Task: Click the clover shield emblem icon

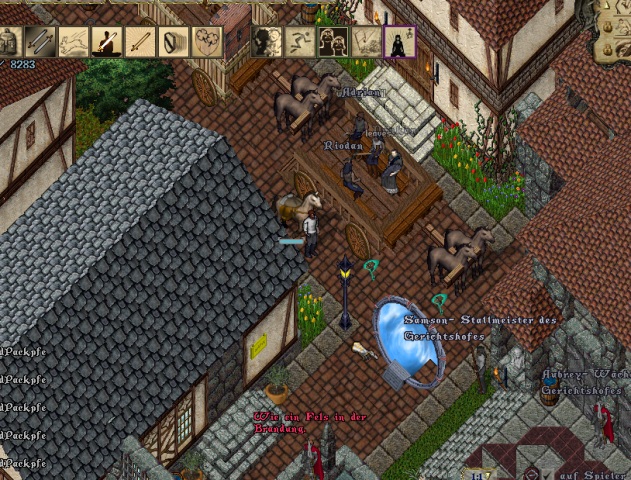Action: pyautogui.click(x=204, y=41)
